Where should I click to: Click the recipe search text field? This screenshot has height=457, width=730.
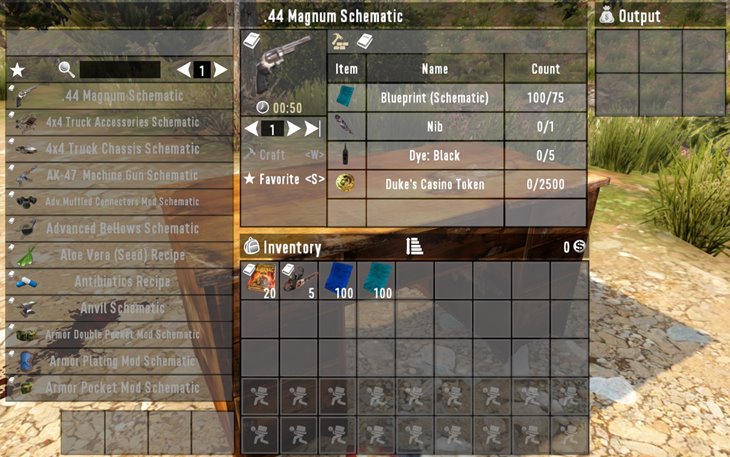click(x=119, y=70)
